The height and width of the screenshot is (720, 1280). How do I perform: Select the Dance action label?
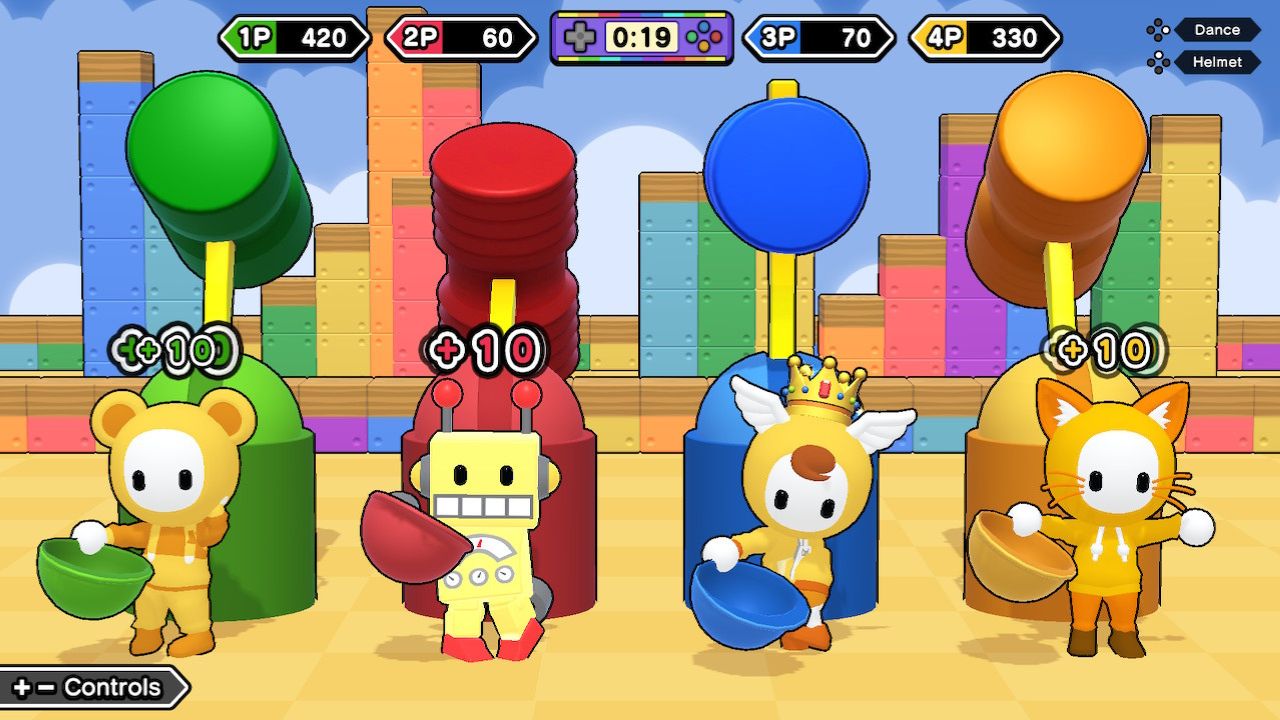1216,30
